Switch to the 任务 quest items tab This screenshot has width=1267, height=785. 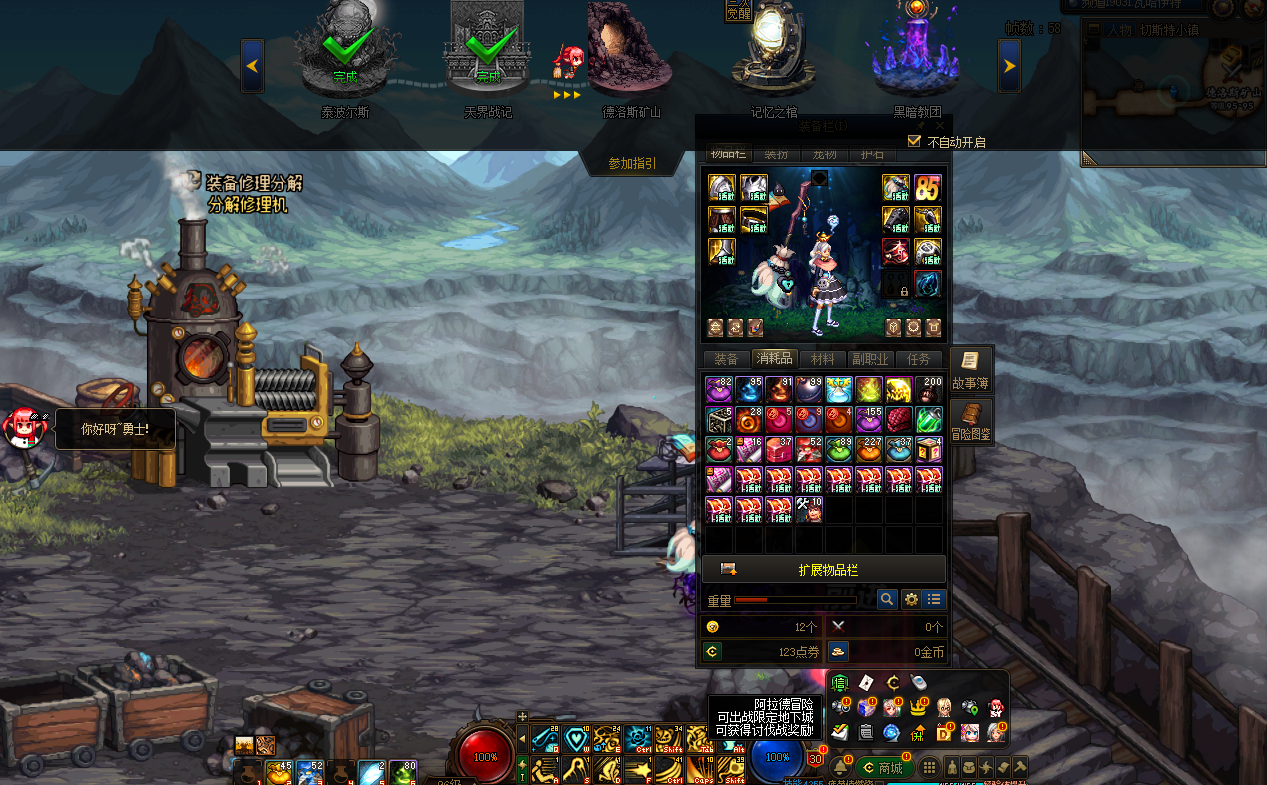point(918,359)
